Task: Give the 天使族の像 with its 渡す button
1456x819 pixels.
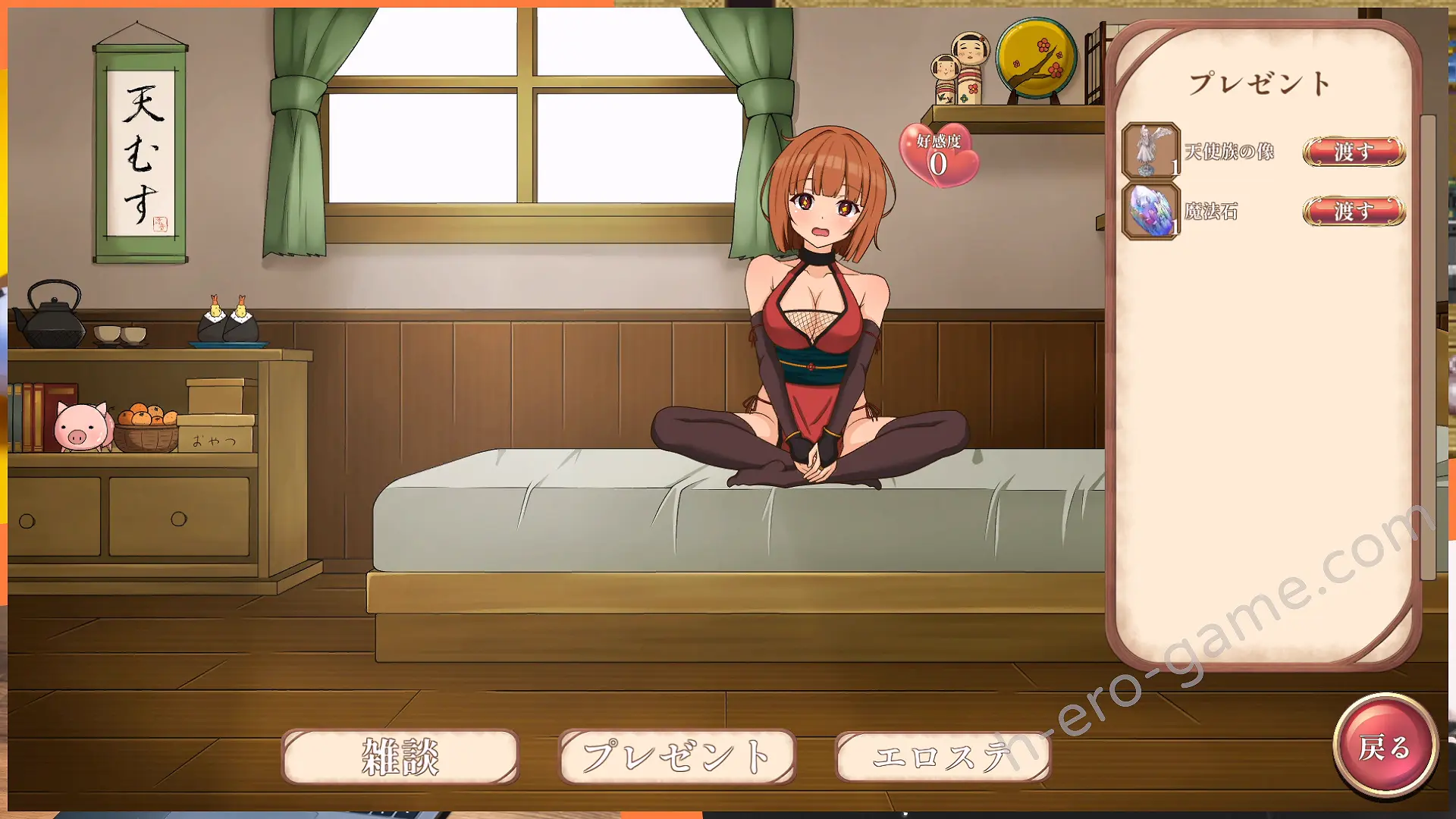Action: 1354,152
